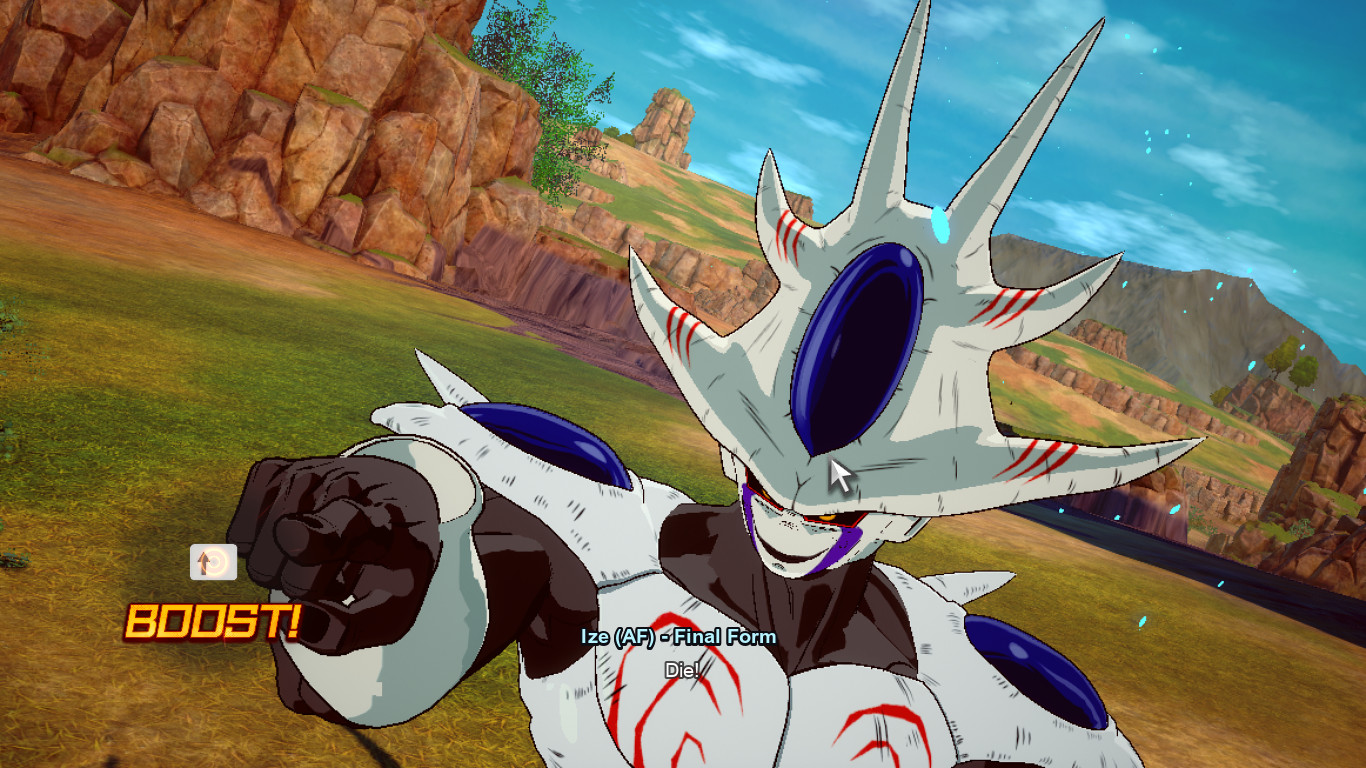Click the character name Ize (AF) - Final Form
The image size is (1366, 768).
click(x=677, y=635)
